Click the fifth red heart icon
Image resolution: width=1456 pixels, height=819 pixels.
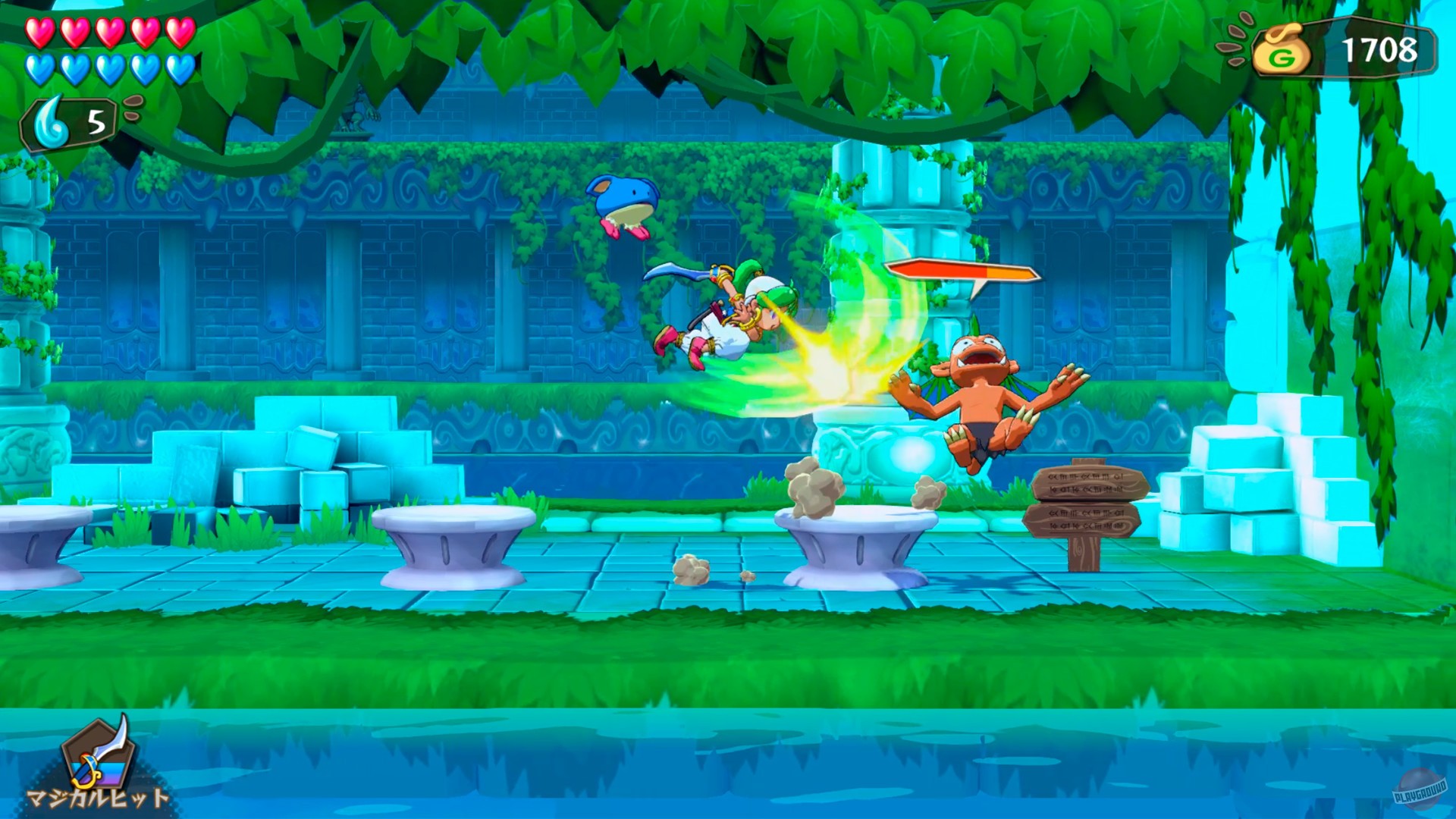point(182,34)
